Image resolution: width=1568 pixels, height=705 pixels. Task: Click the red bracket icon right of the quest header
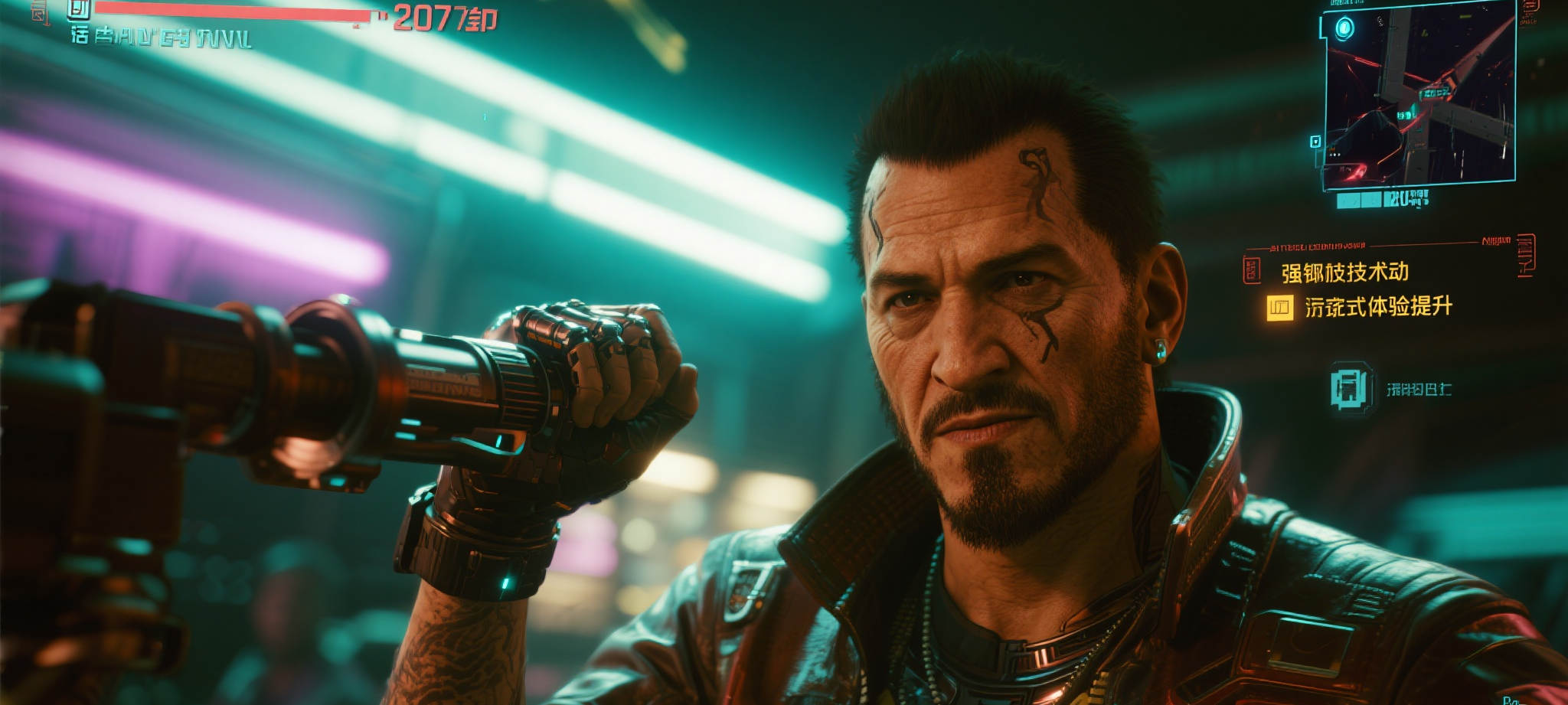point(1524,254)
